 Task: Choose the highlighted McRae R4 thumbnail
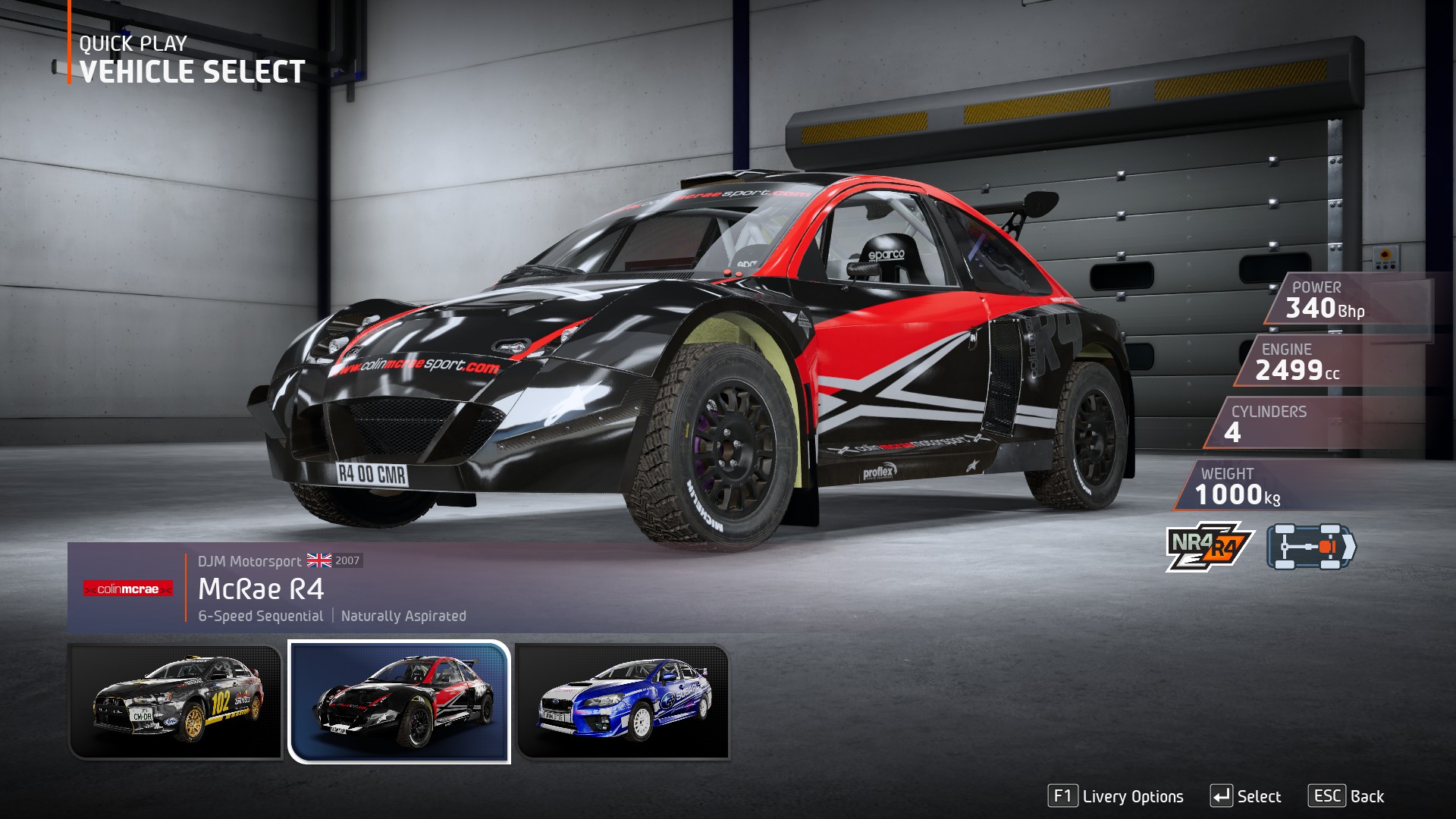tap(399, 701)
